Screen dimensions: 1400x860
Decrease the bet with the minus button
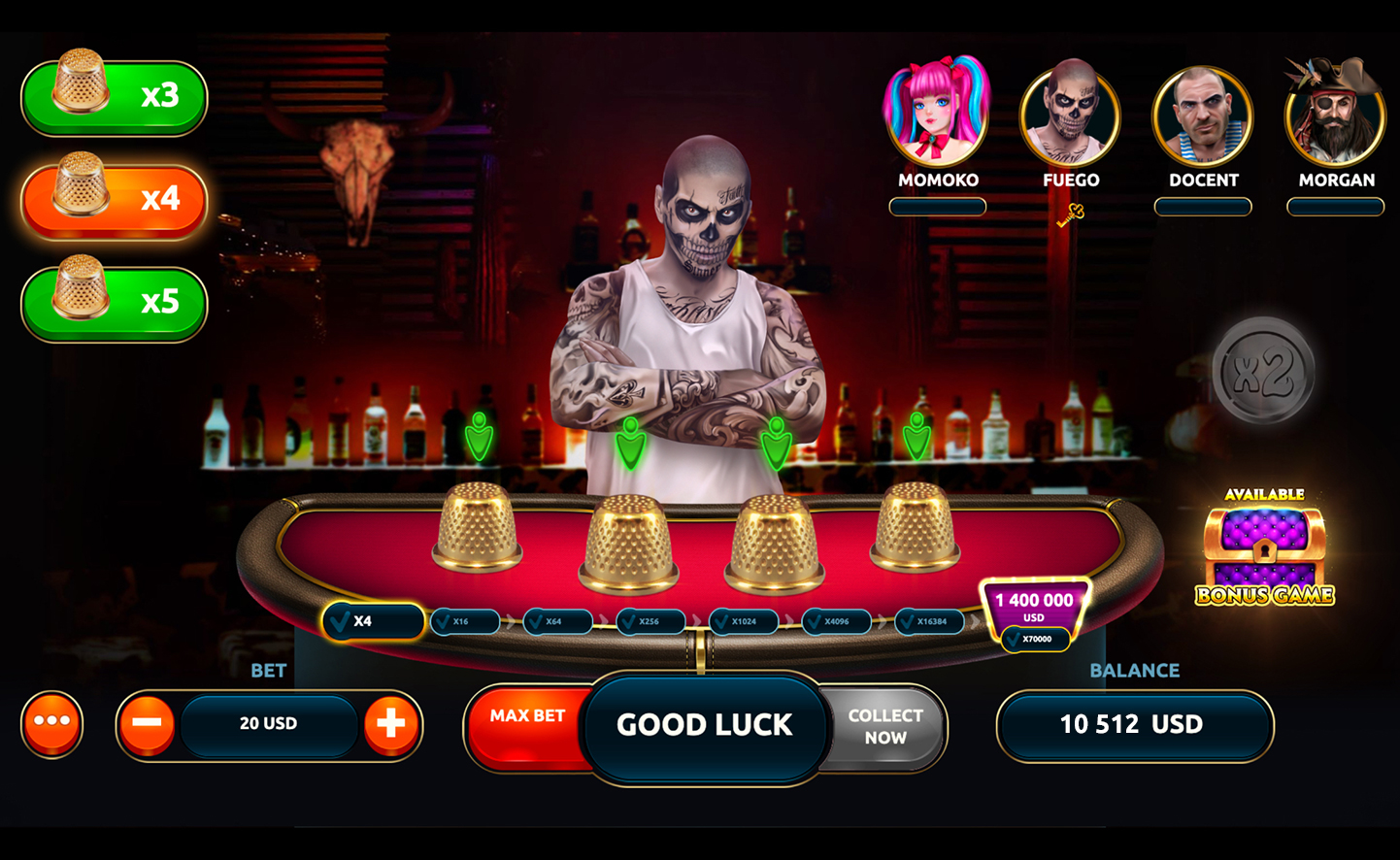tap(148, 724)
